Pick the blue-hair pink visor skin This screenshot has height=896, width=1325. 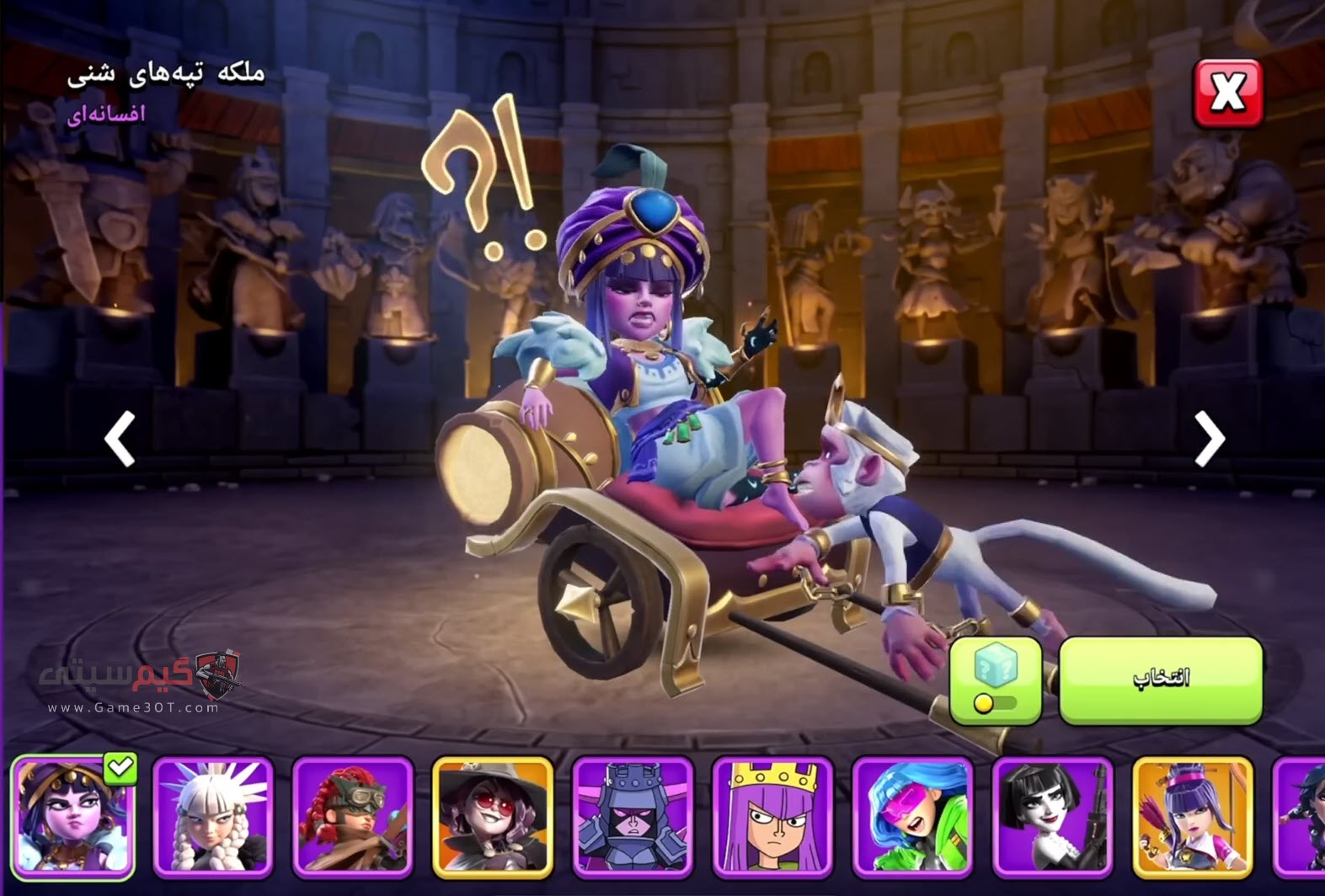tap(912, 816)
